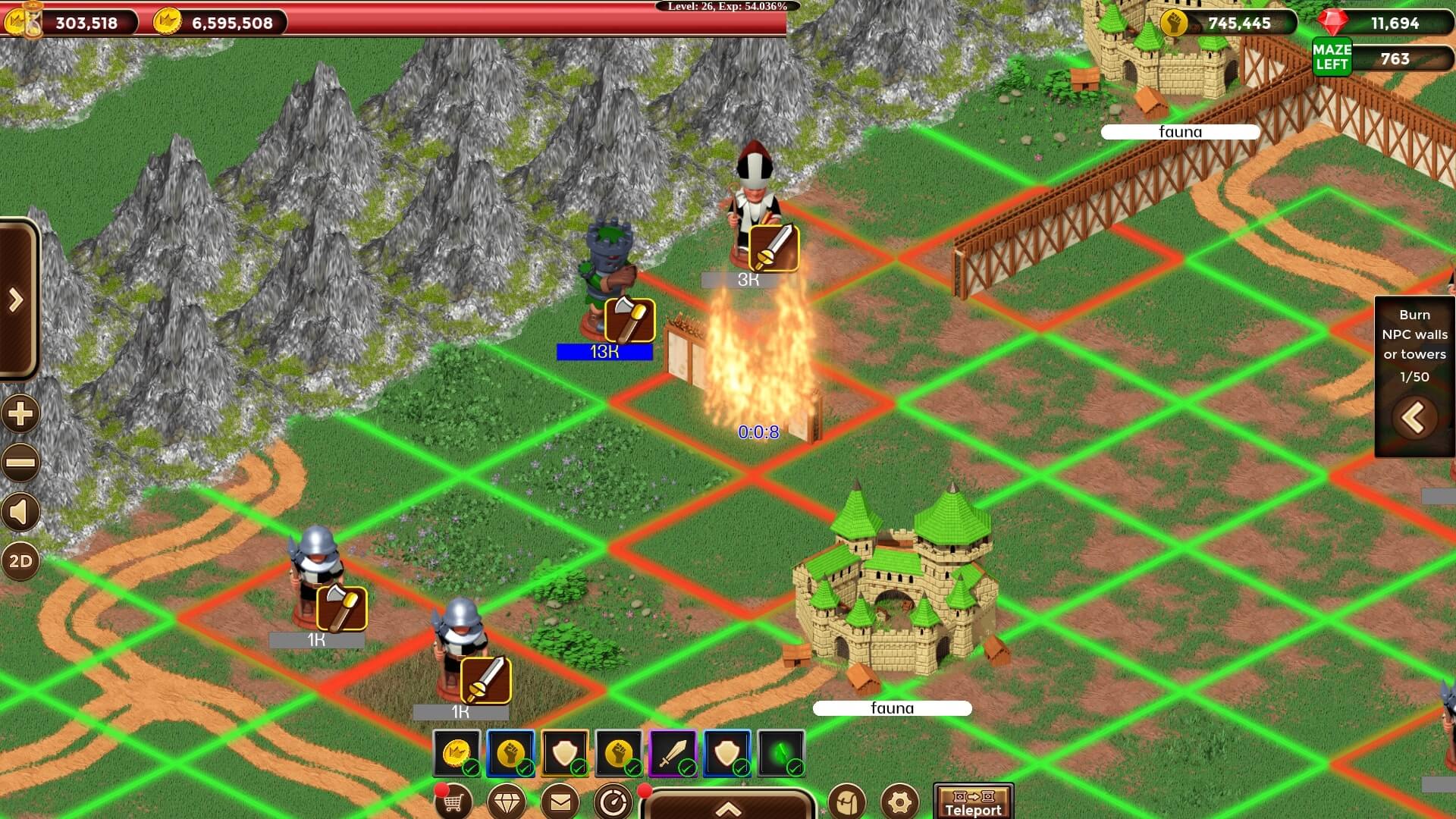The width and height of the screenshot is (1456, 819).
Task: Expand the left side panel arrow
Action: point(17,300)
